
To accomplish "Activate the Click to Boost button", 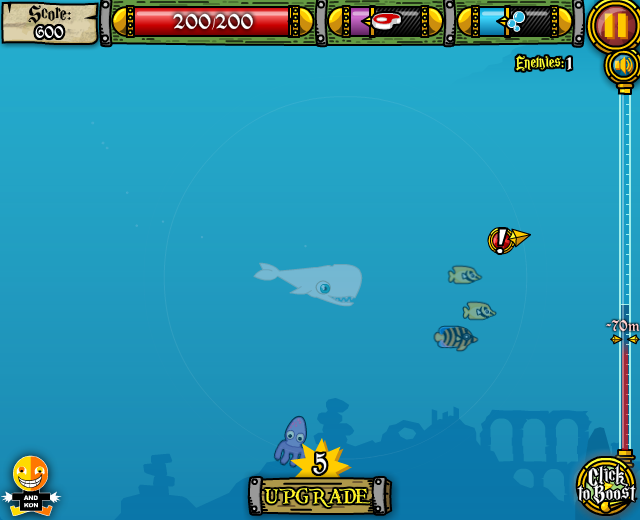I will pos(606,486).
